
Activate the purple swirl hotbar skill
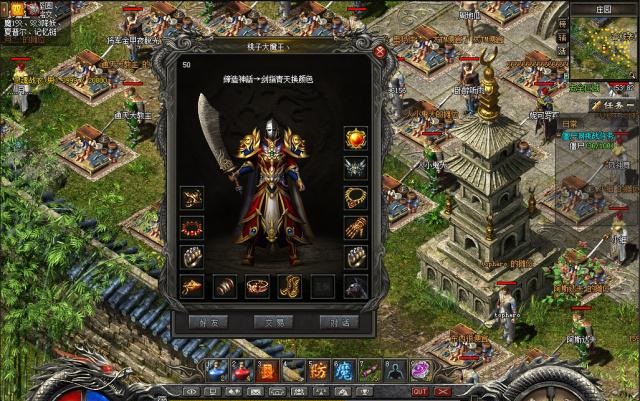point(420,370)
